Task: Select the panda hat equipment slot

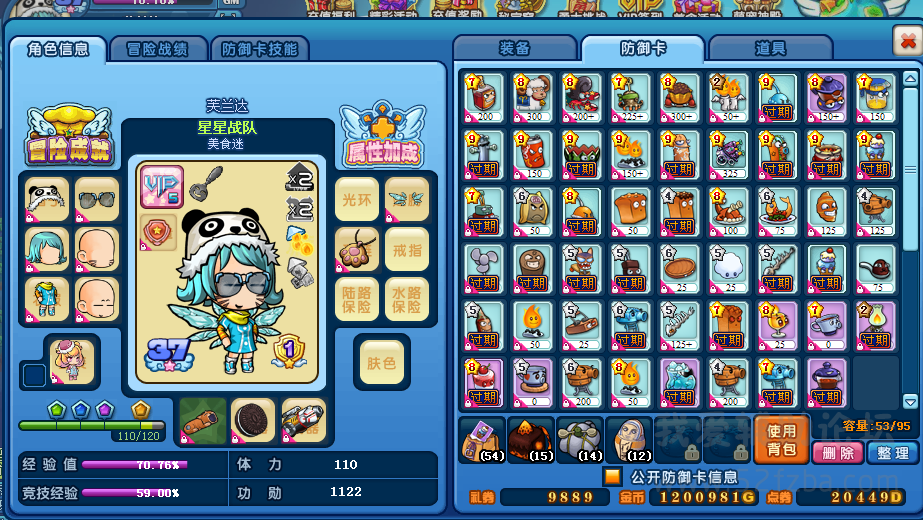Action: 47,199
